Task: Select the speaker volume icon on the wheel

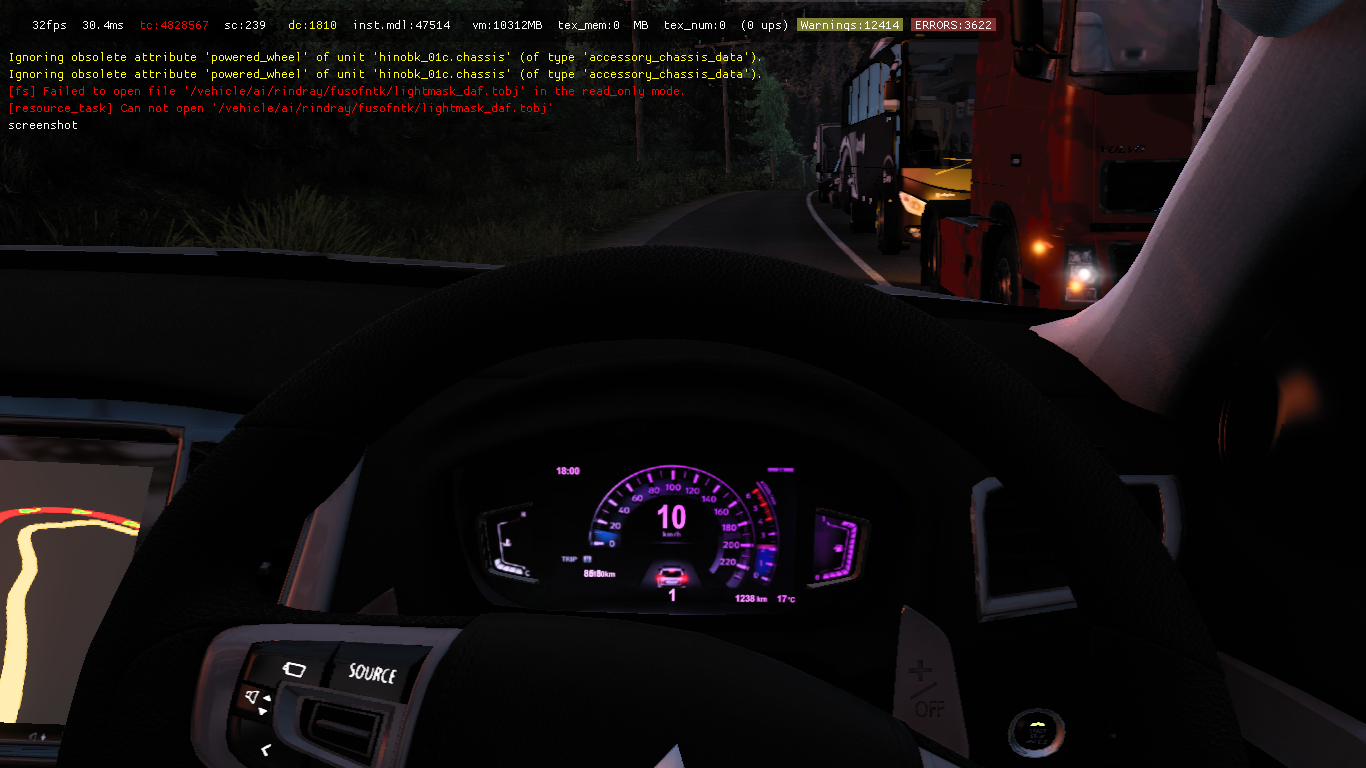Action: pos(252,696)
